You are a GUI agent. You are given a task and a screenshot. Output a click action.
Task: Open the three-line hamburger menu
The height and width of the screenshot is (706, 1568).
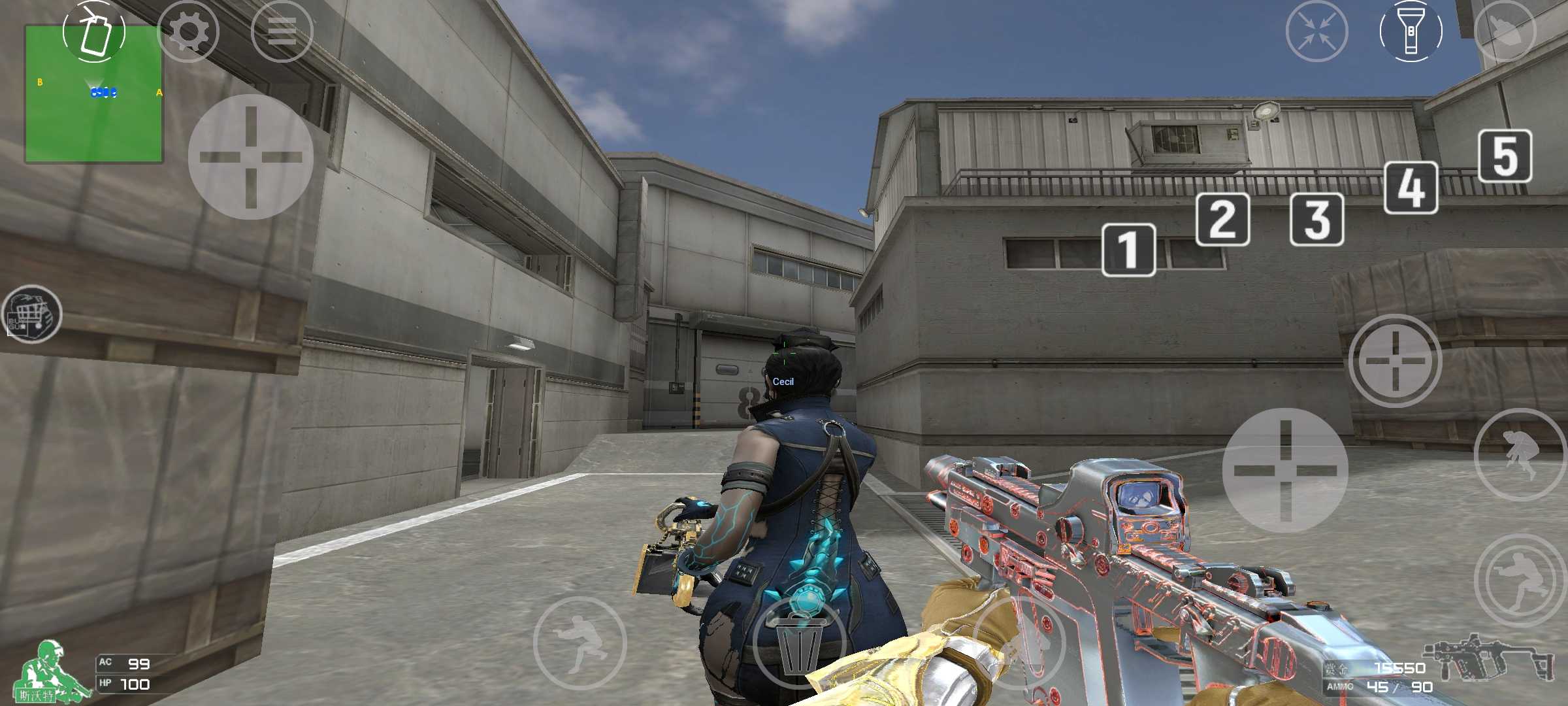[x=282, y=31]
